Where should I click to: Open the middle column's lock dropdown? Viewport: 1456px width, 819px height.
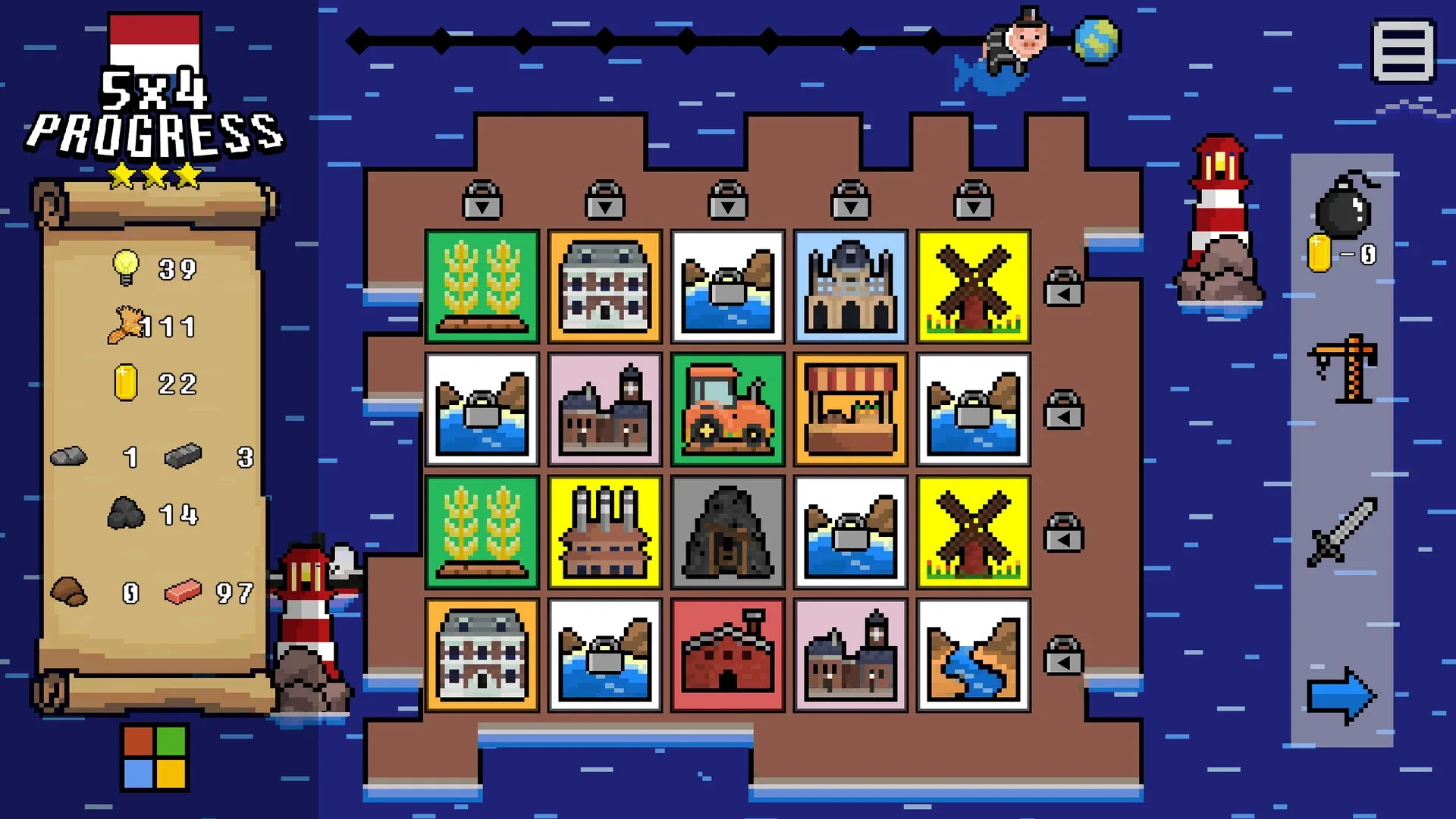[728, 200]
